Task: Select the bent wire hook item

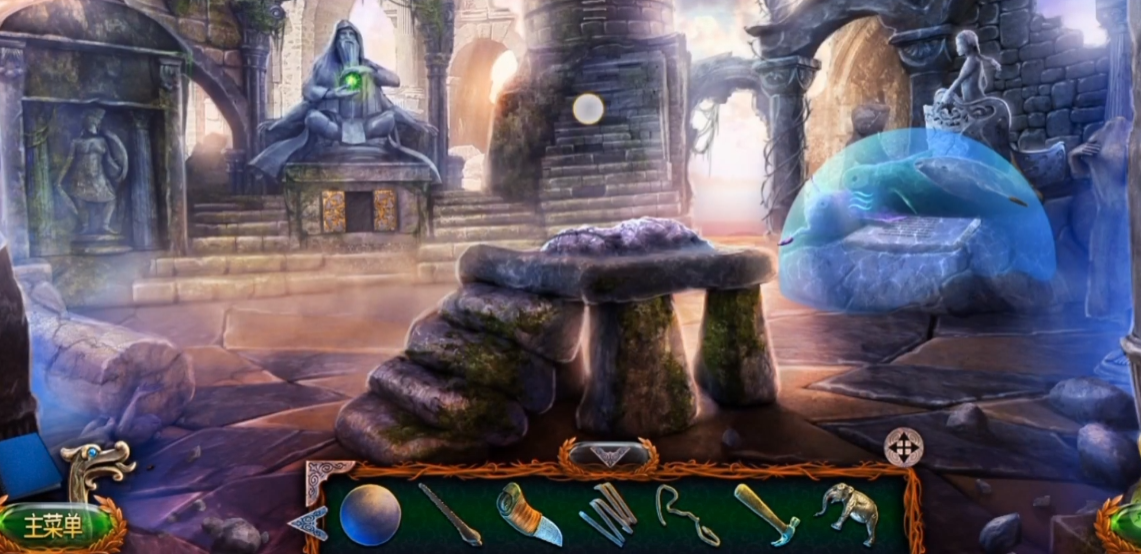Action: [687, 514]
